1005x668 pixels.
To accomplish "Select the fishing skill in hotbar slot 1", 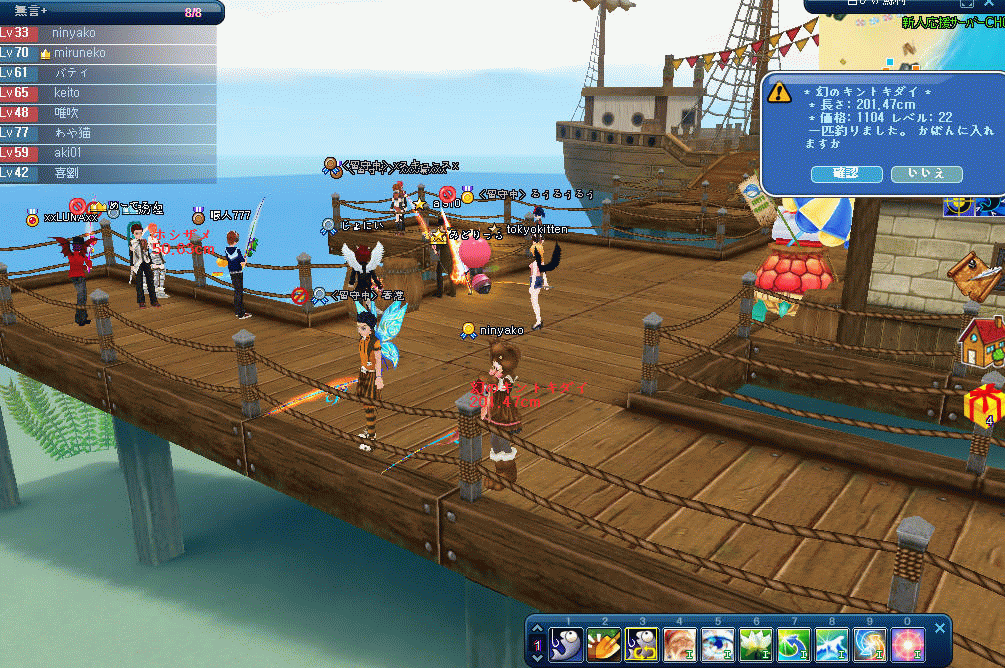I will pyautogui.click(x=568, y=644).
